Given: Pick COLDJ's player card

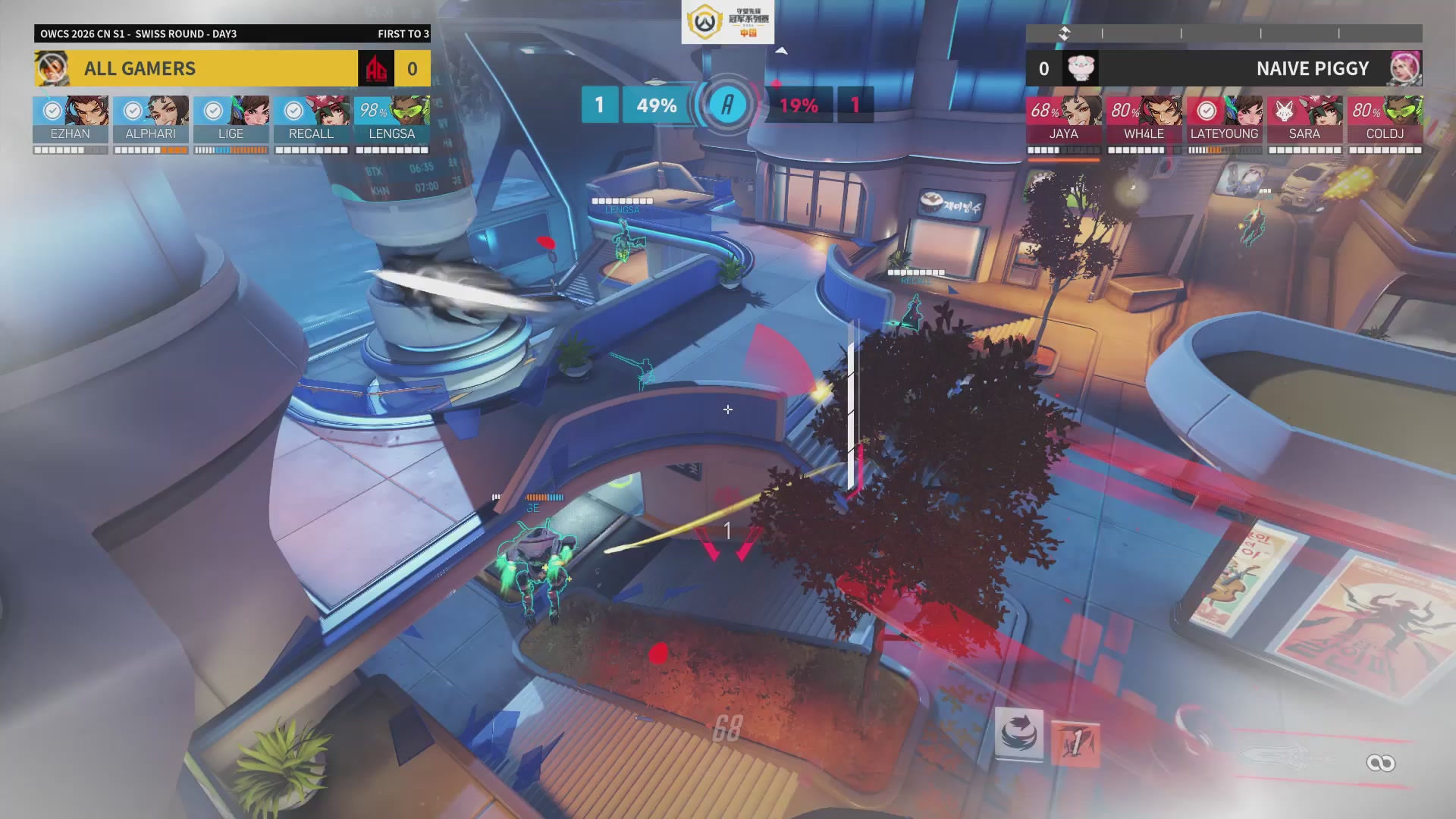Looking at the screenshot, I should 1385,120.
